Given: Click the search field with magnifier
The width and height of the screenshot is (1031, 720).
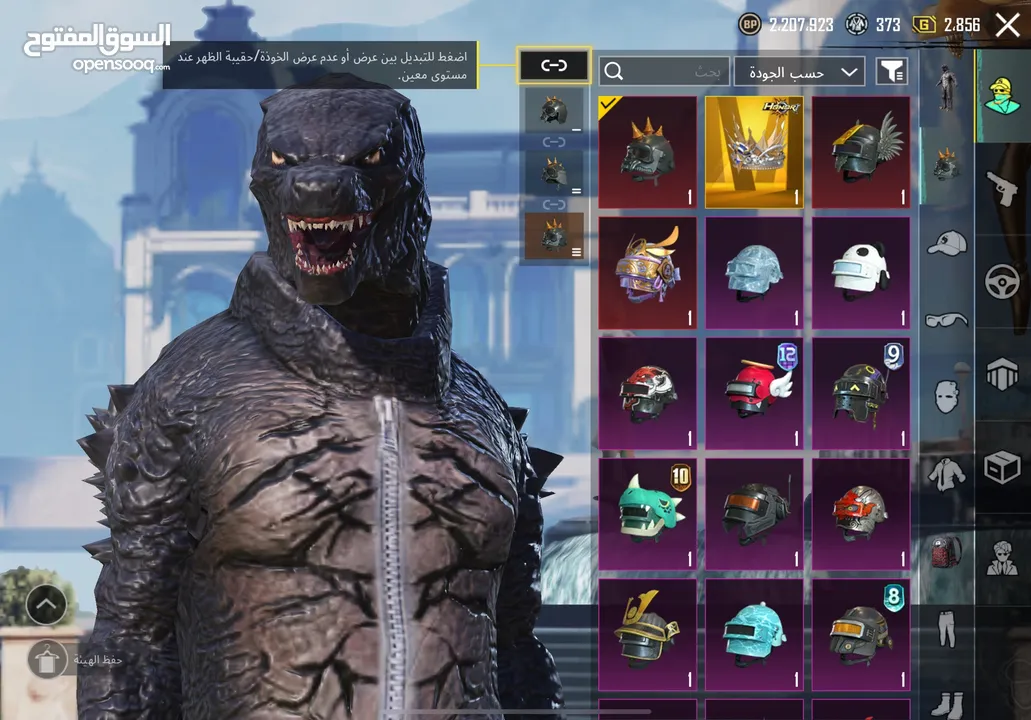Looking at the screenshot, I should pos(664,71).
